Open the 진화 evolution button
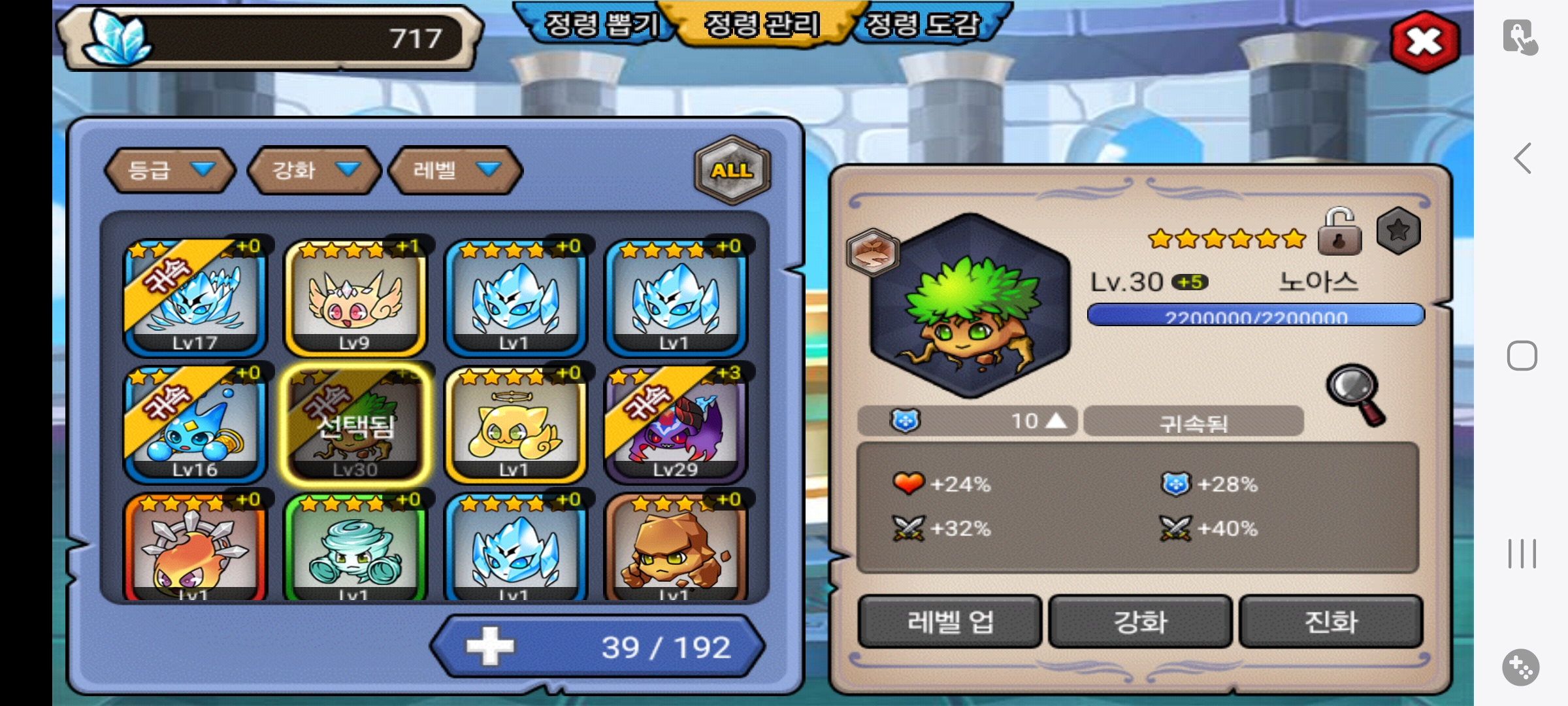This screenshot has width=1568, height=706. (1331, 621)
